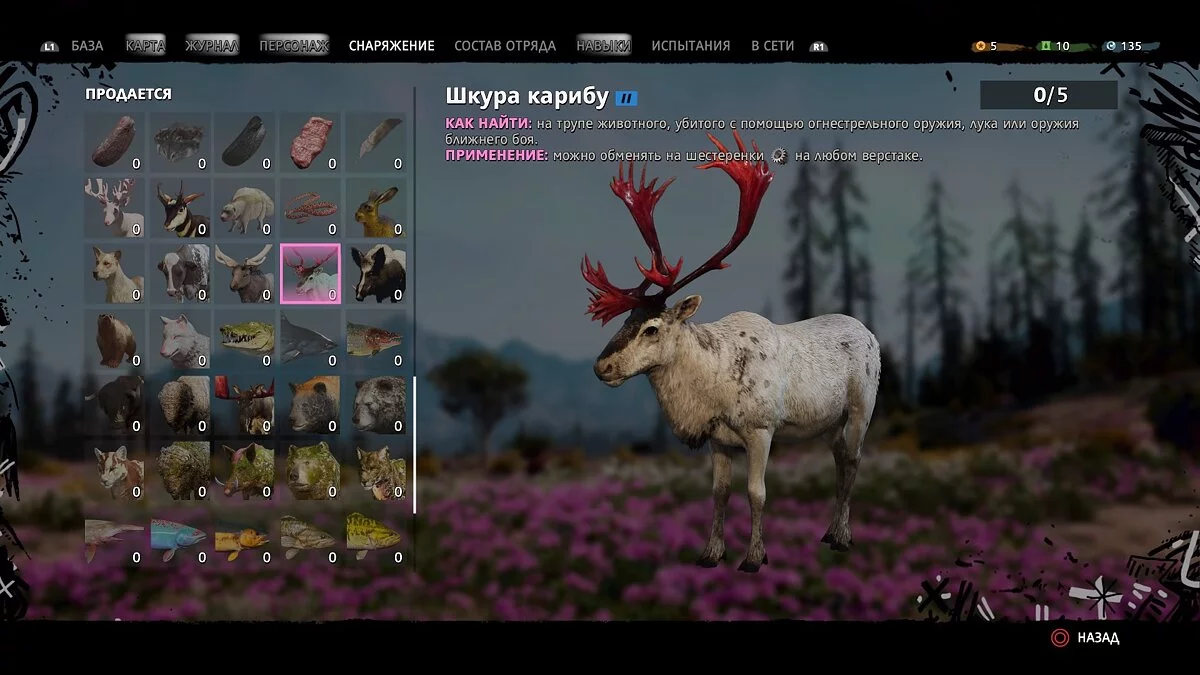Open the СОСТАВ ОТРЯДА tab
This screenshot has height=675, width=1200.
(504, 46)
